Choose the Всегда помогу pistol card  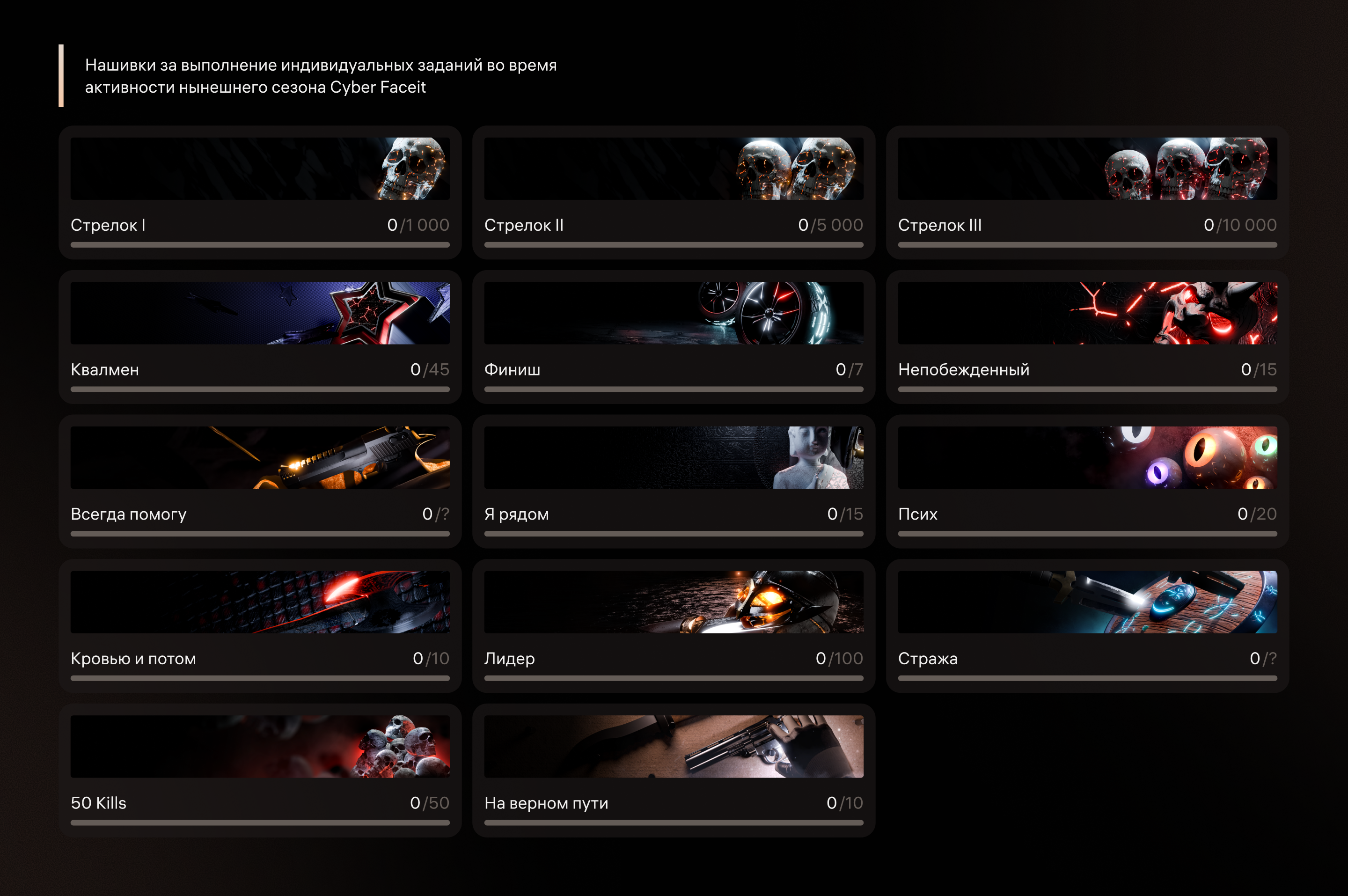[x=260, y=481]
